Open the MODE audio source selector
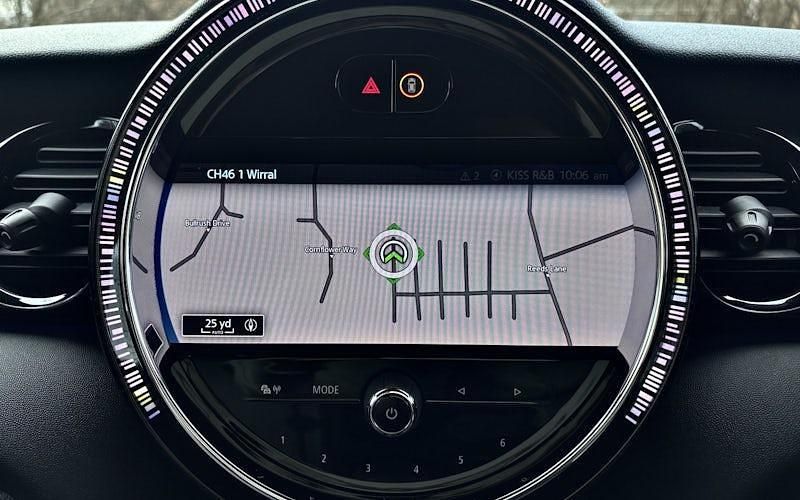Image resolution: width=800 pixels, height=500 pixels. tap(325, 390)
